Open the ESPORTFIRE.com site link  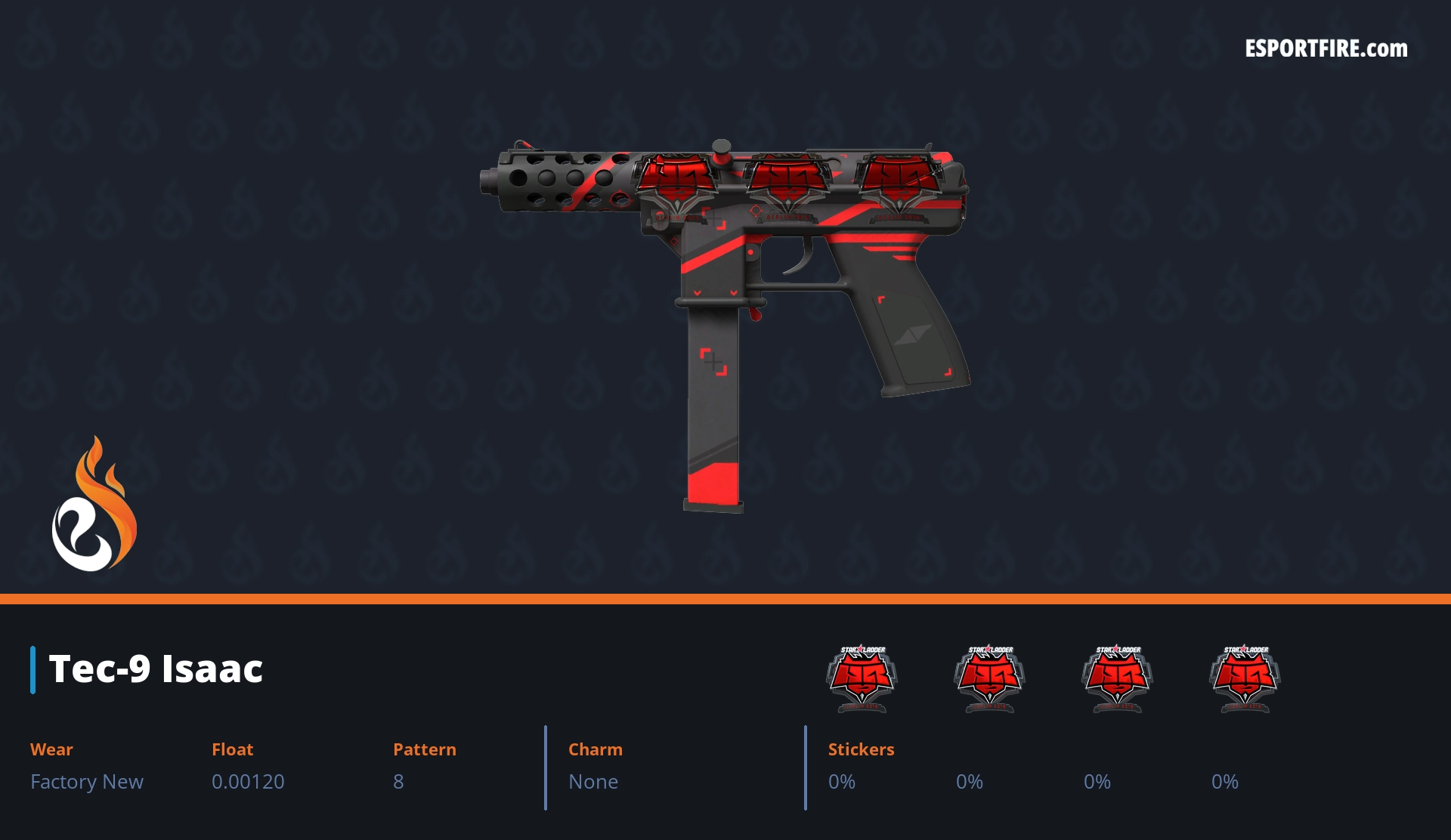coord(1326,49)
